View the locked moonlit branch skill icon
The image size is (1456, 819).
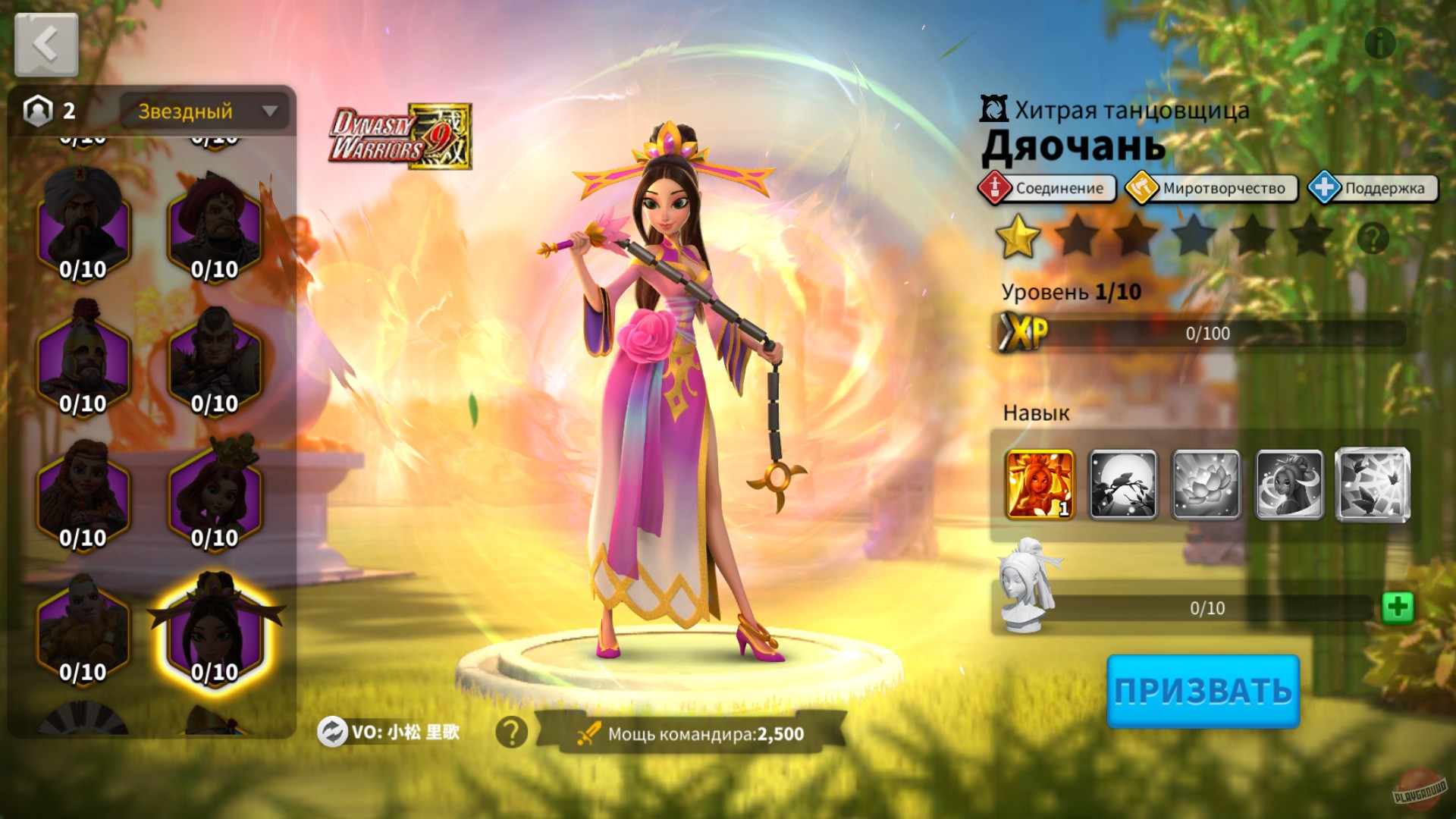(x=1125, y=484)
